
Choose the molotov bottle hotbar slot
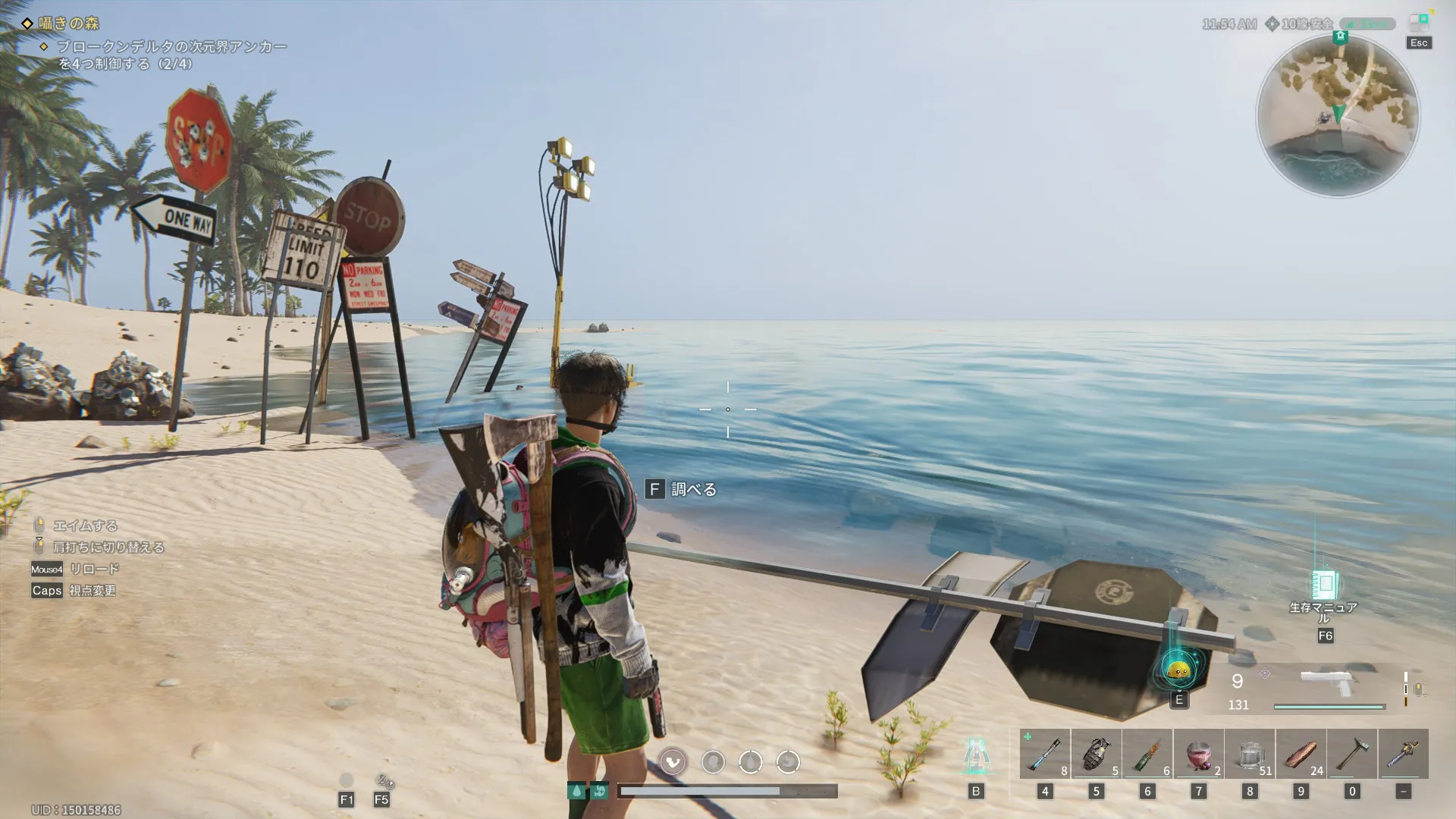(1147, 754)
